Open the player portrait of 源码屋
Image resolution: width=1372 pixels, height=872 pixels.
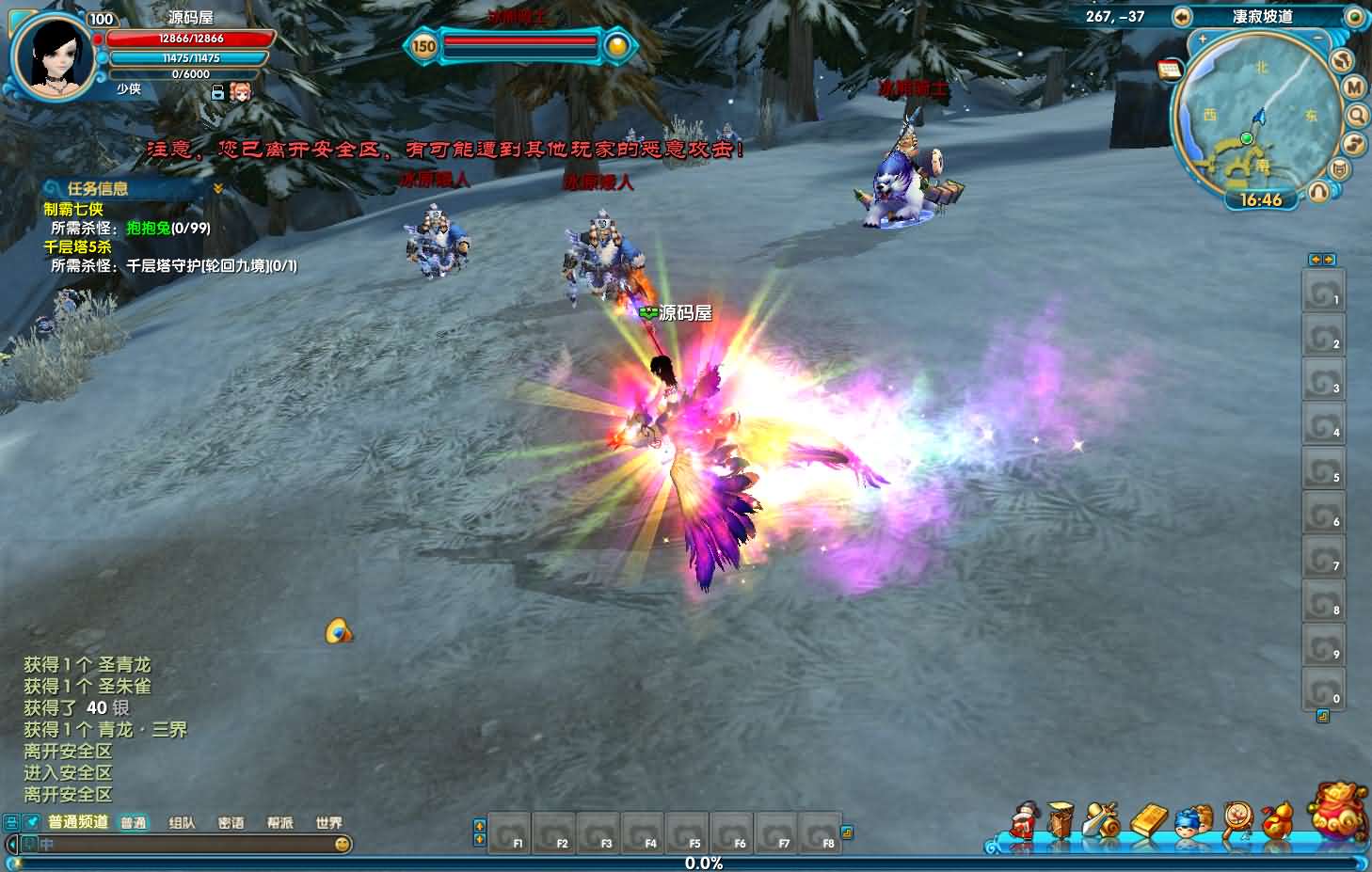click(52, 56)
